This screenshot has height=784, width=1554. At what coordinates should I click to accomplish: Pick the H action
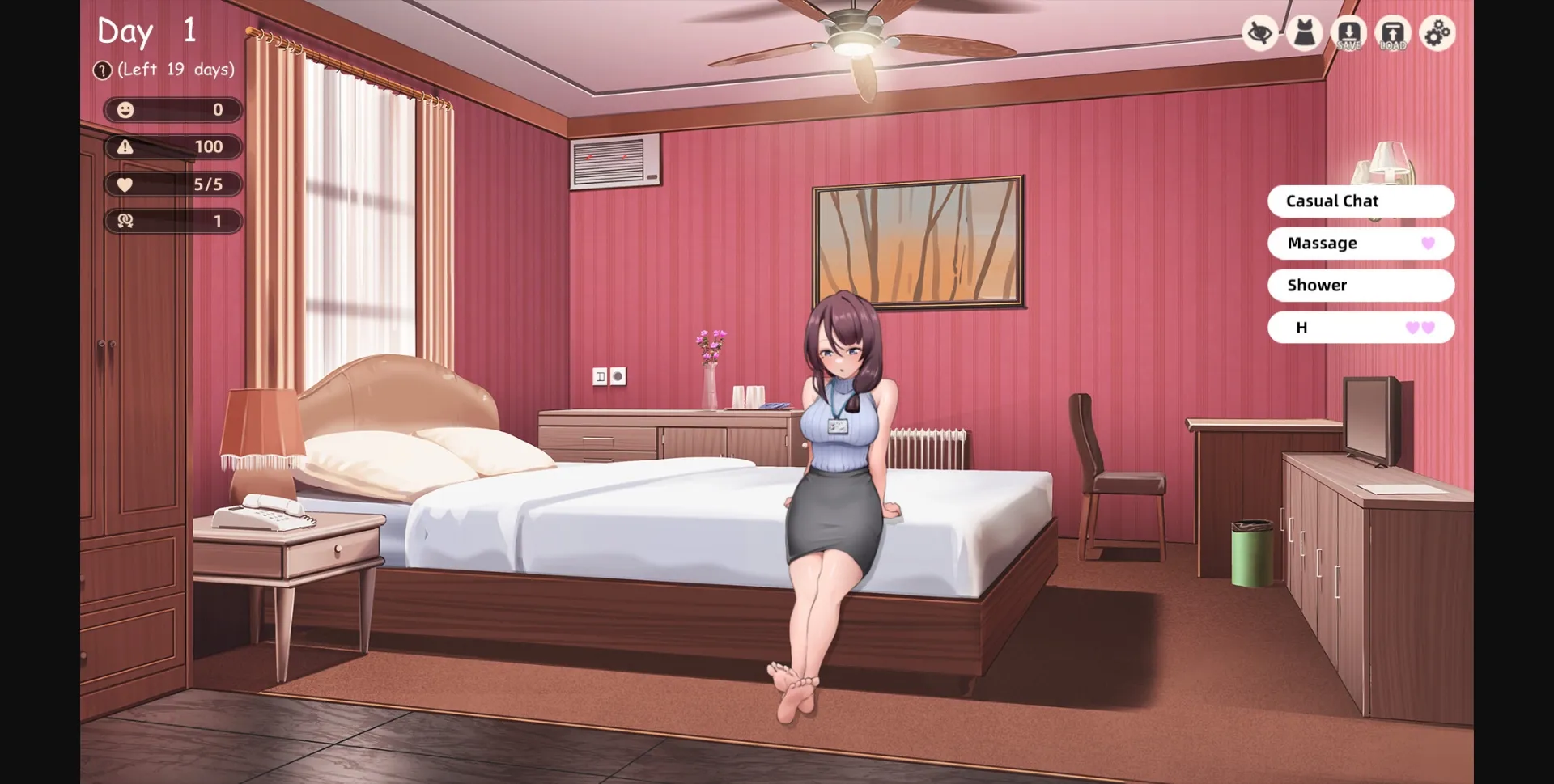(1361, 328)
